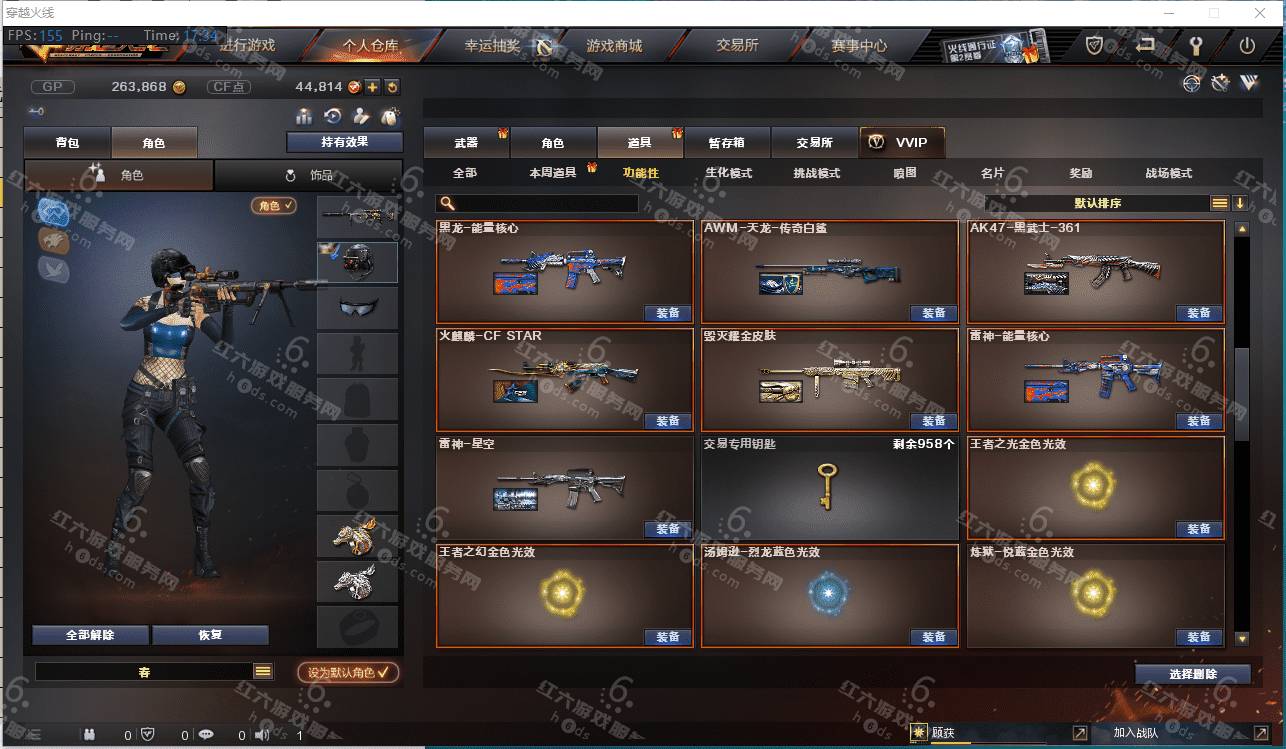The height and width of the screenshot is (749, 1286).
Task: Click the 选择删除 button
Action: (x=1192, y=674)
